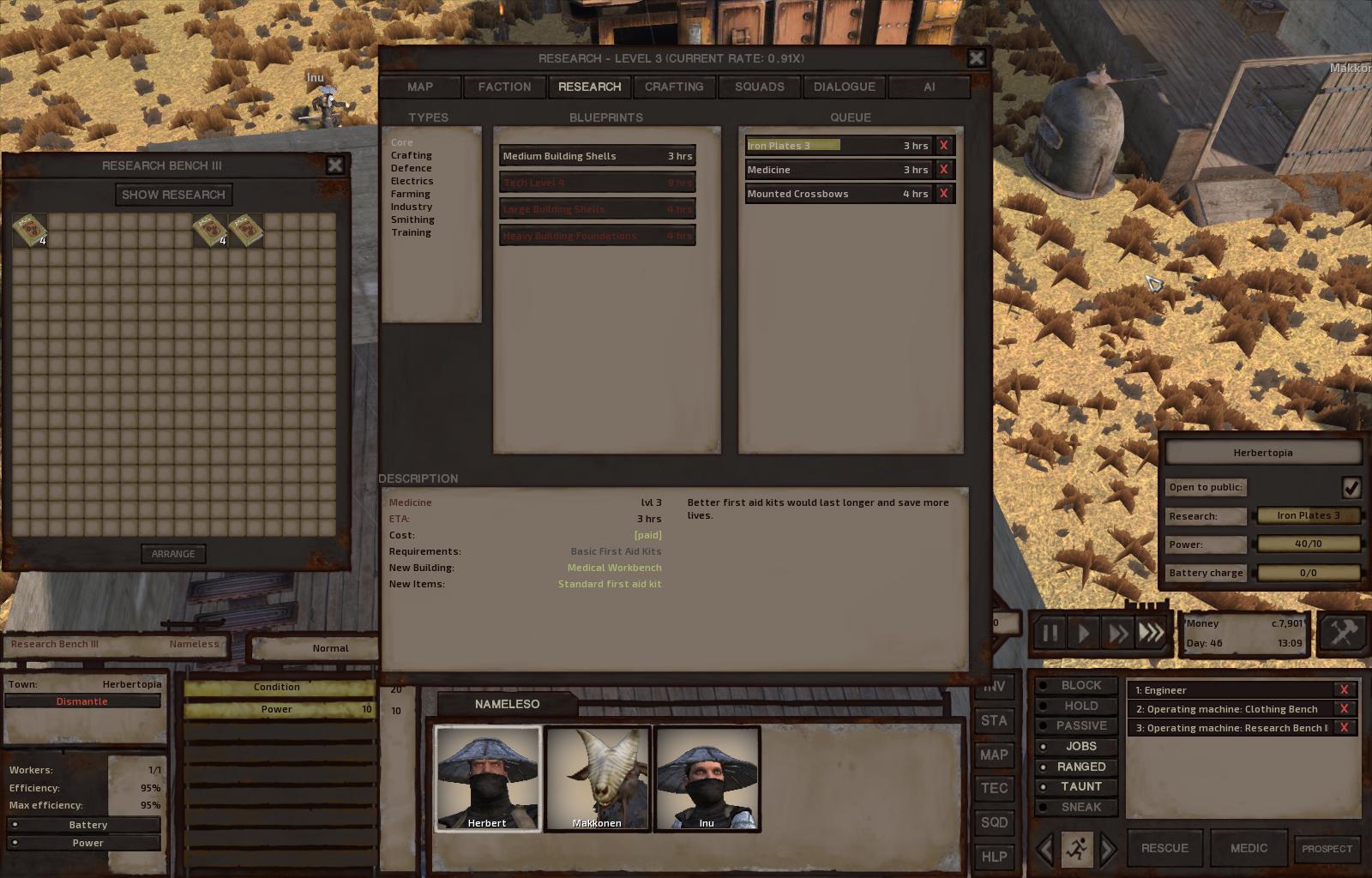Open the Faction tab

pos(504,87)
